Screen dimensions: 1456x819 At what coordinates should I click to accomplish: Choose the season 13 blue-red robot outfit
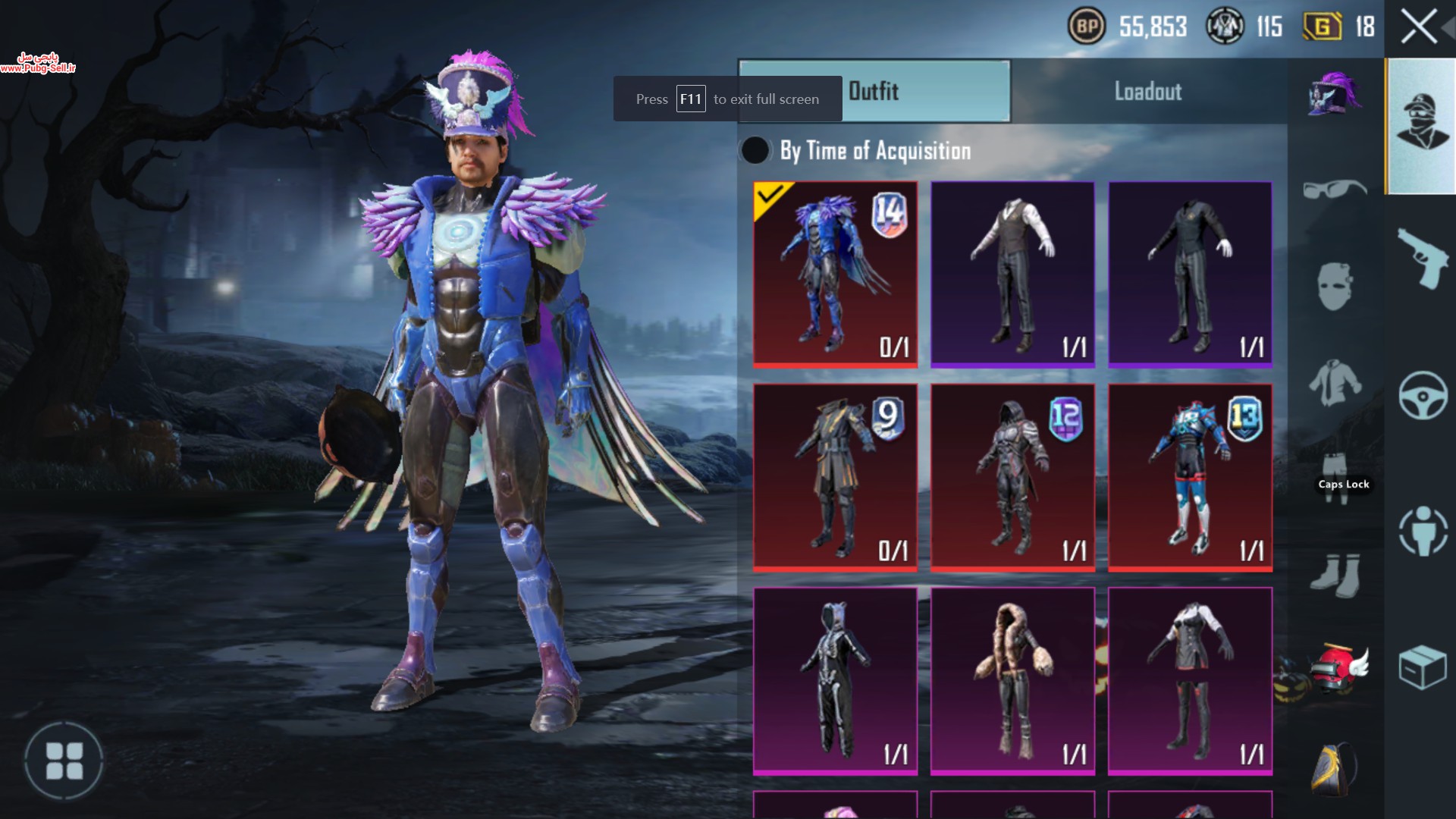point(1190,477)
